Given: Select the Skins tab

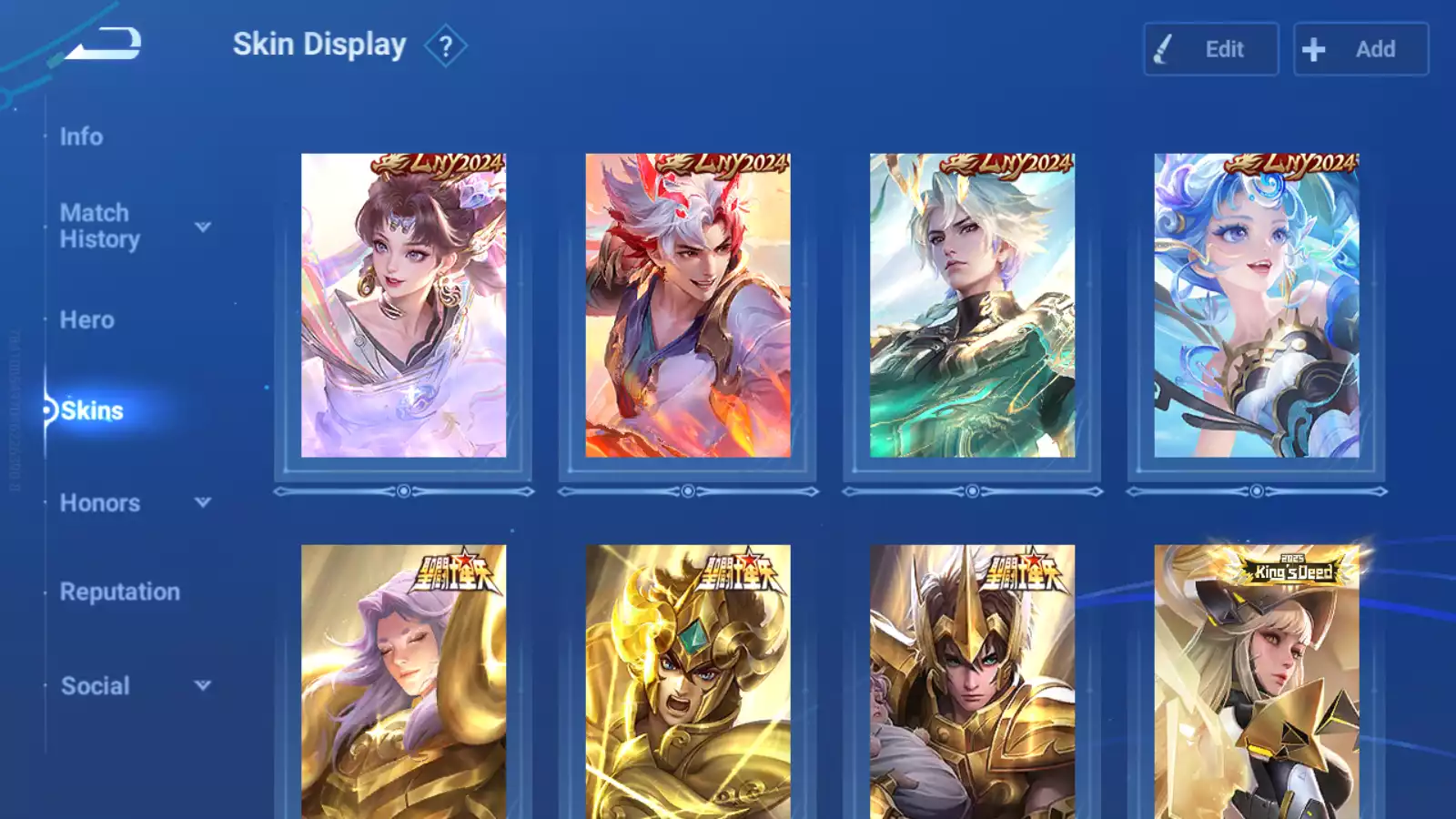Looking at the screenshot, I should pyautogui.click(x=91, y=411).
